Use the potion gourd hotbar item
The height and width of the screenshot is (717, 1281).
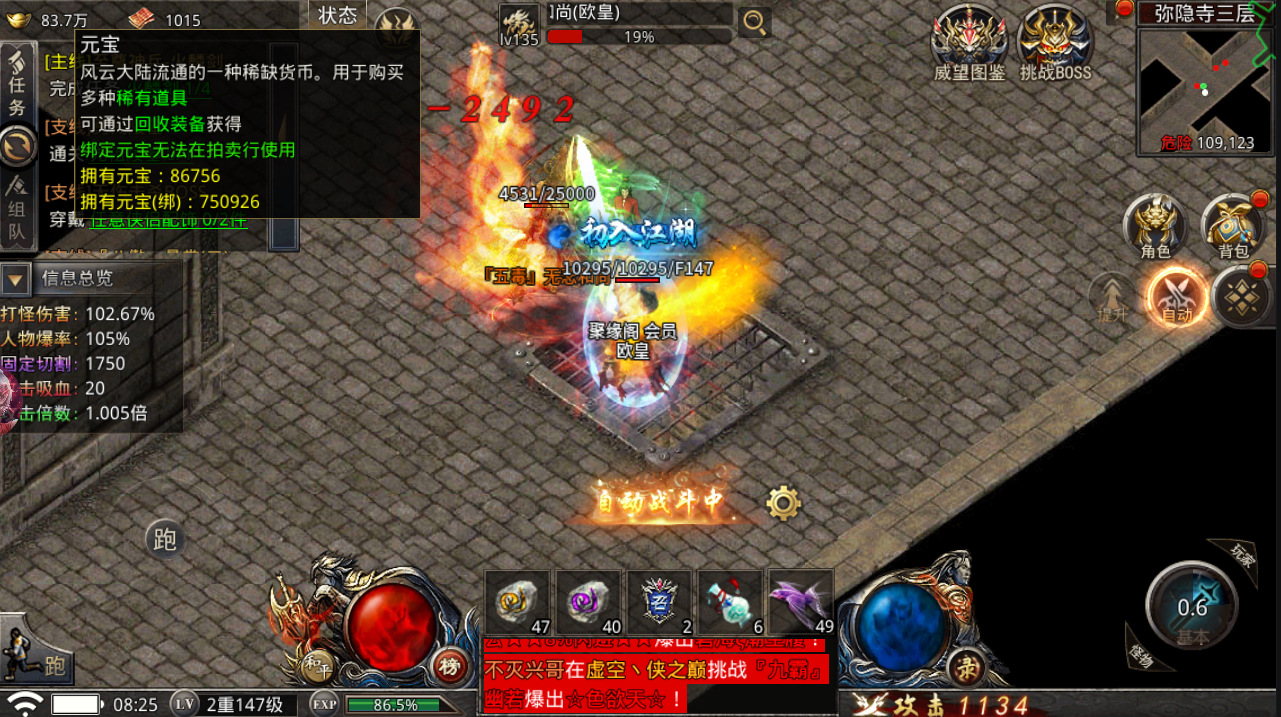coord(730,602)
